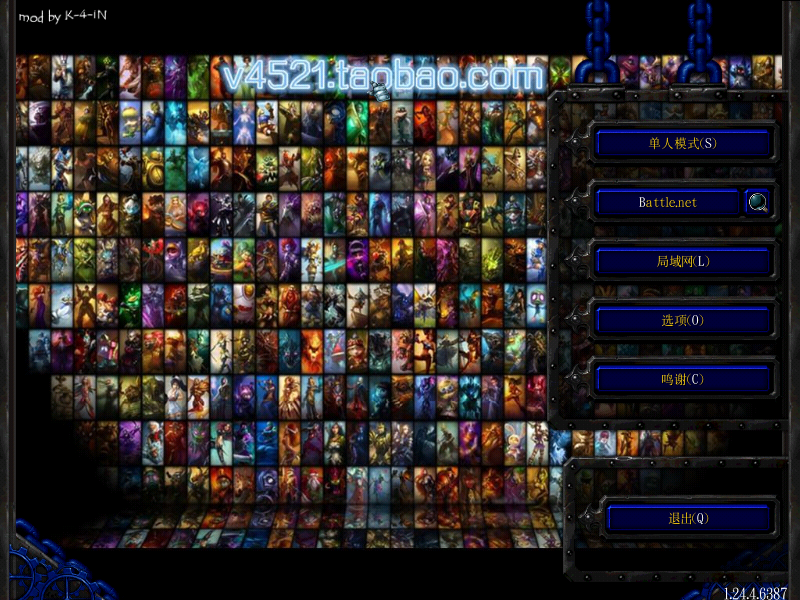The width and height of the screenshot is (800, 600).
Task: Show the 鸣谢(C) credits screen
Action: click(683, 380)
